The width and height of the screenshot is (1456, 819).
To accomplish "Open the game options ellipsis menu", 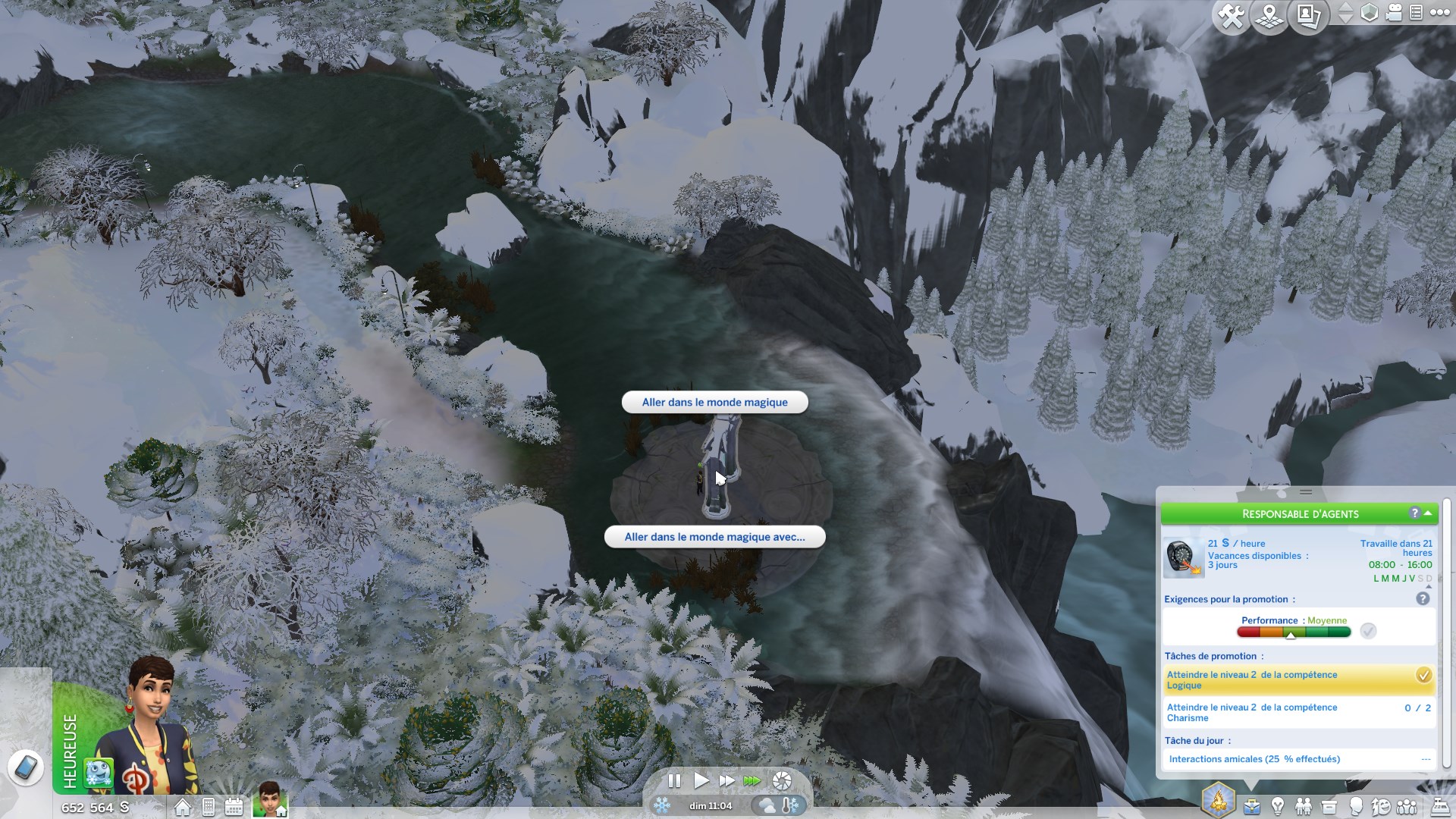I will [1439, 12].
